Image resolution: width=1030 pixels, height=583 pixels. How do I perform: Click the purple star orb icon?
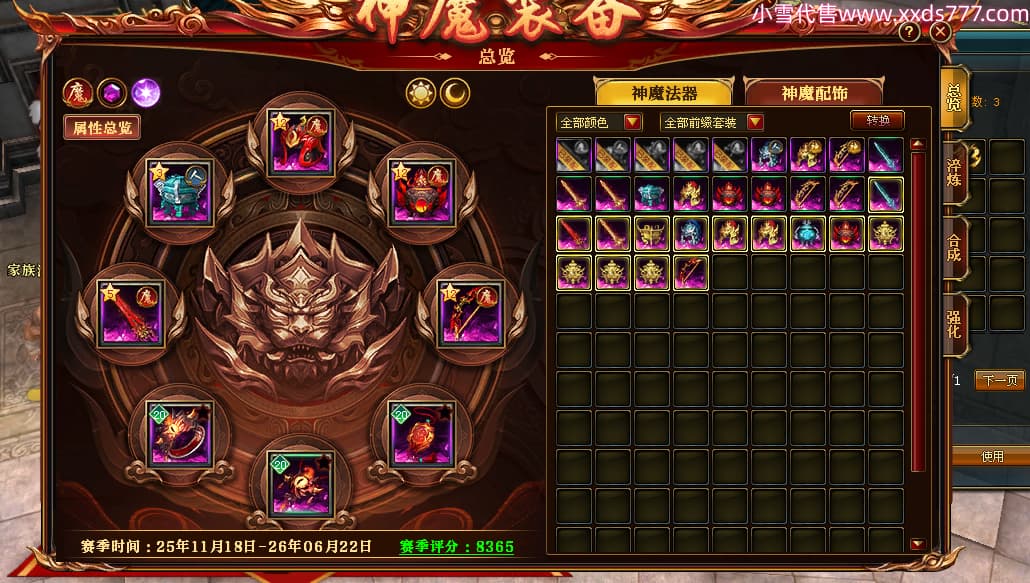point(146,93)
